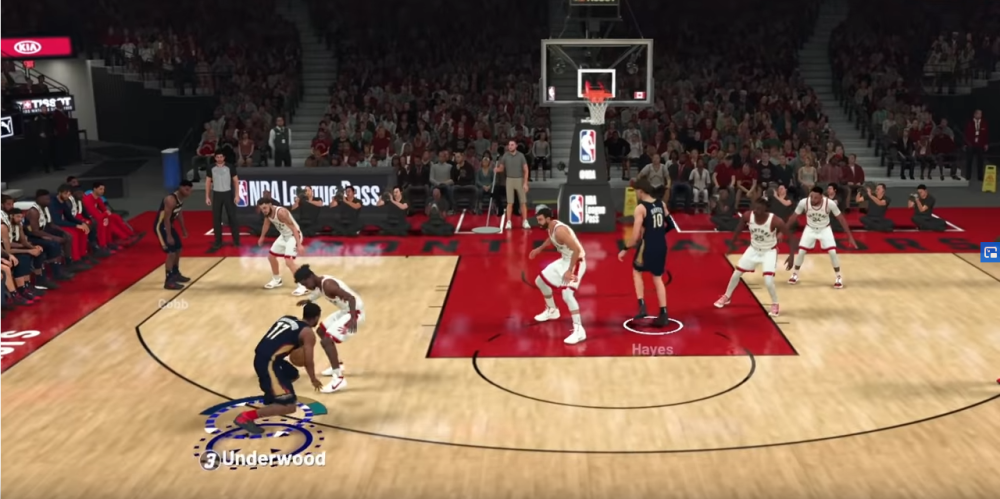The width and height of the screenshot is (1000, 499).
Task: Click the blue picture-in-picture overlay button
Action: pyautogui.click(x=989, y=253)
